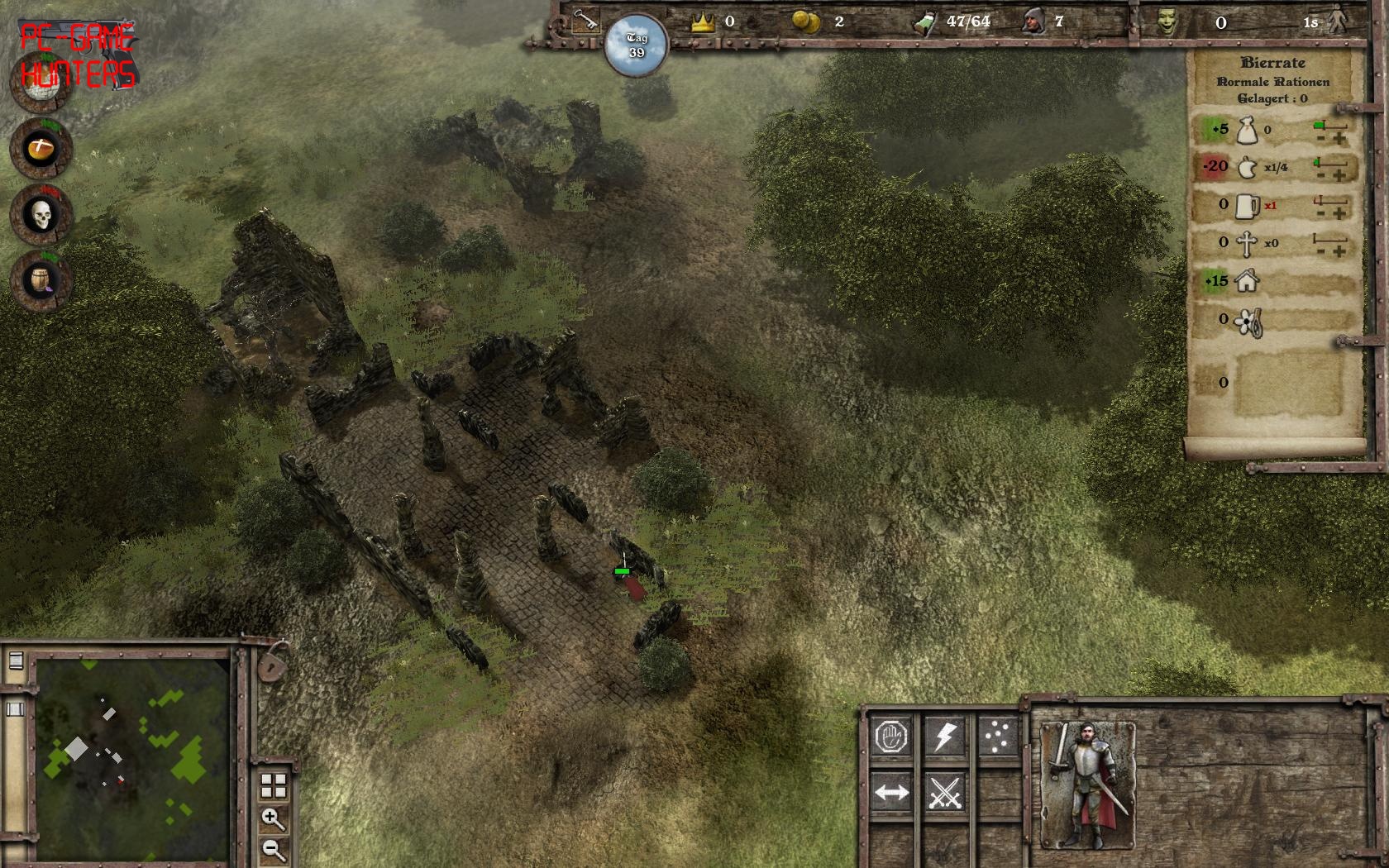Choose the scattered dots formation
This screenshot has height=868, width=1389.
tap(997, 736)
